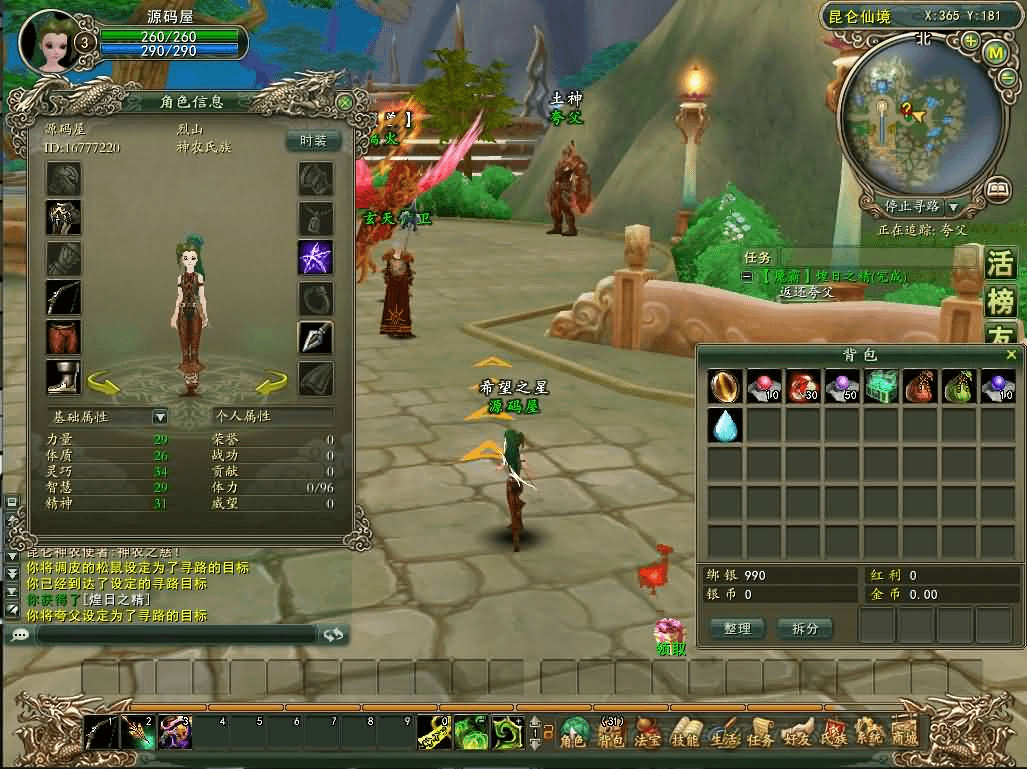Select the green treasure chest item
The image size is (1027, 769).
pos(880,387)
